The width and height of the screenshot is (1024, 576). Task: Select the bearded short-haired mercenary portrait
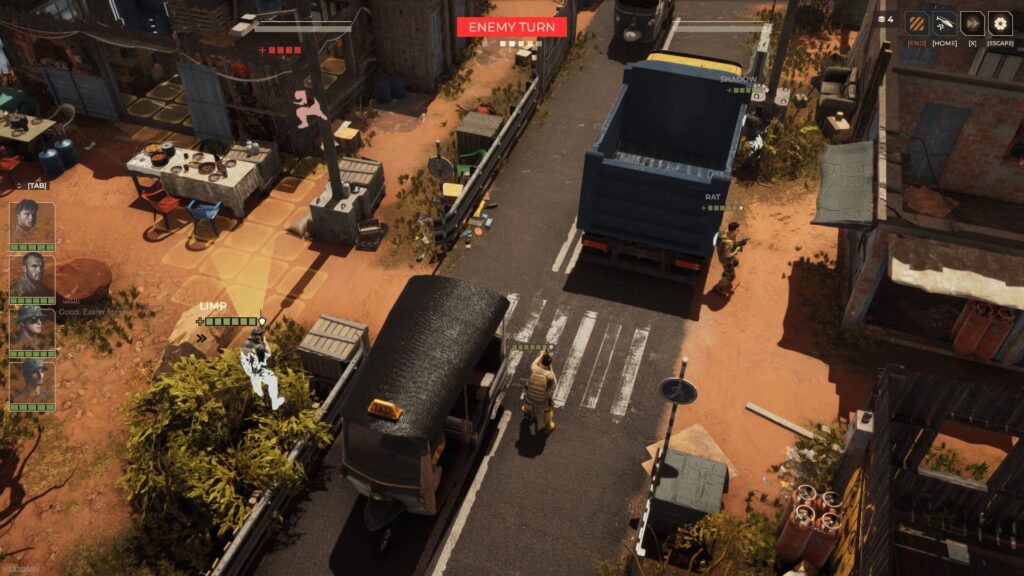click(x=32, y=275)
